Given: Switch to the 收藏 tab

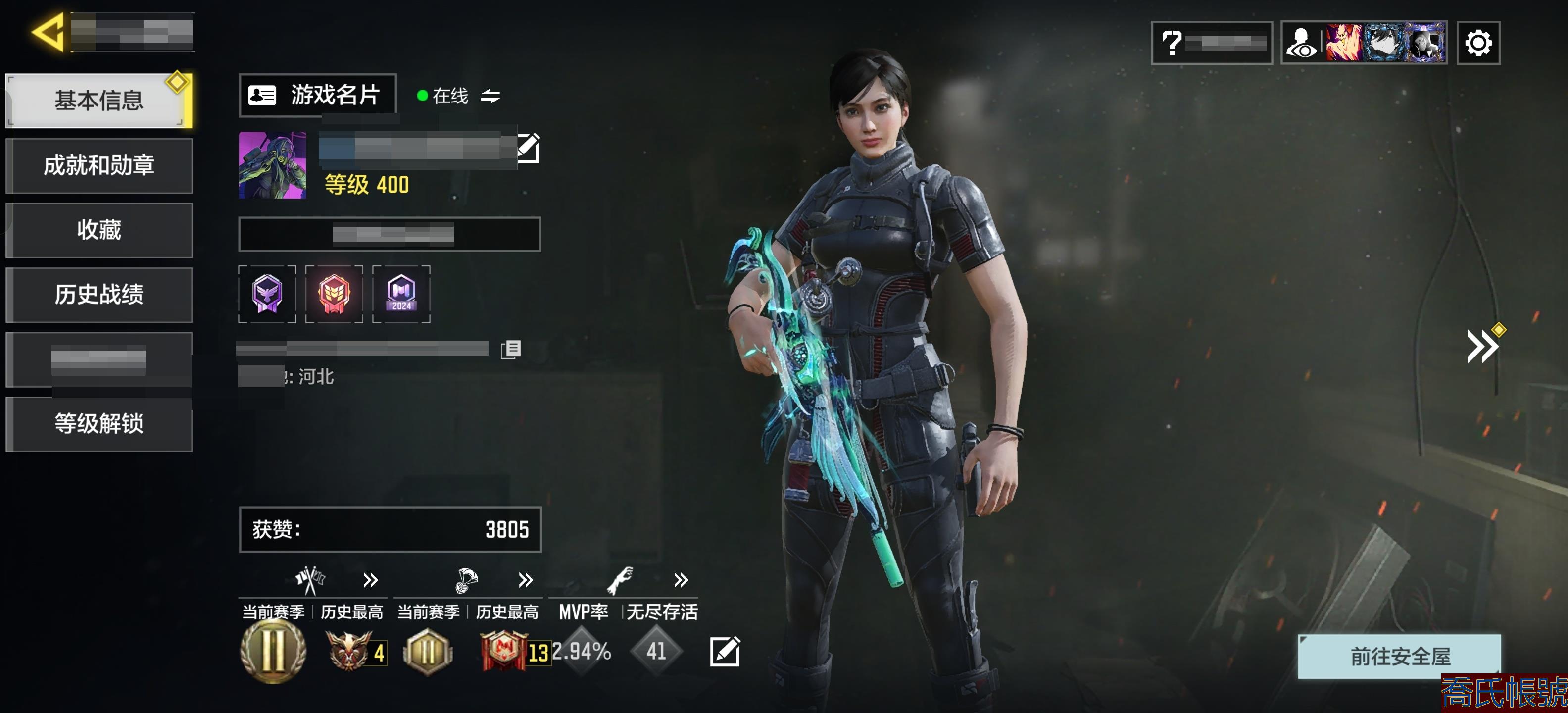Looking at the screenshot, I should 98,230.
